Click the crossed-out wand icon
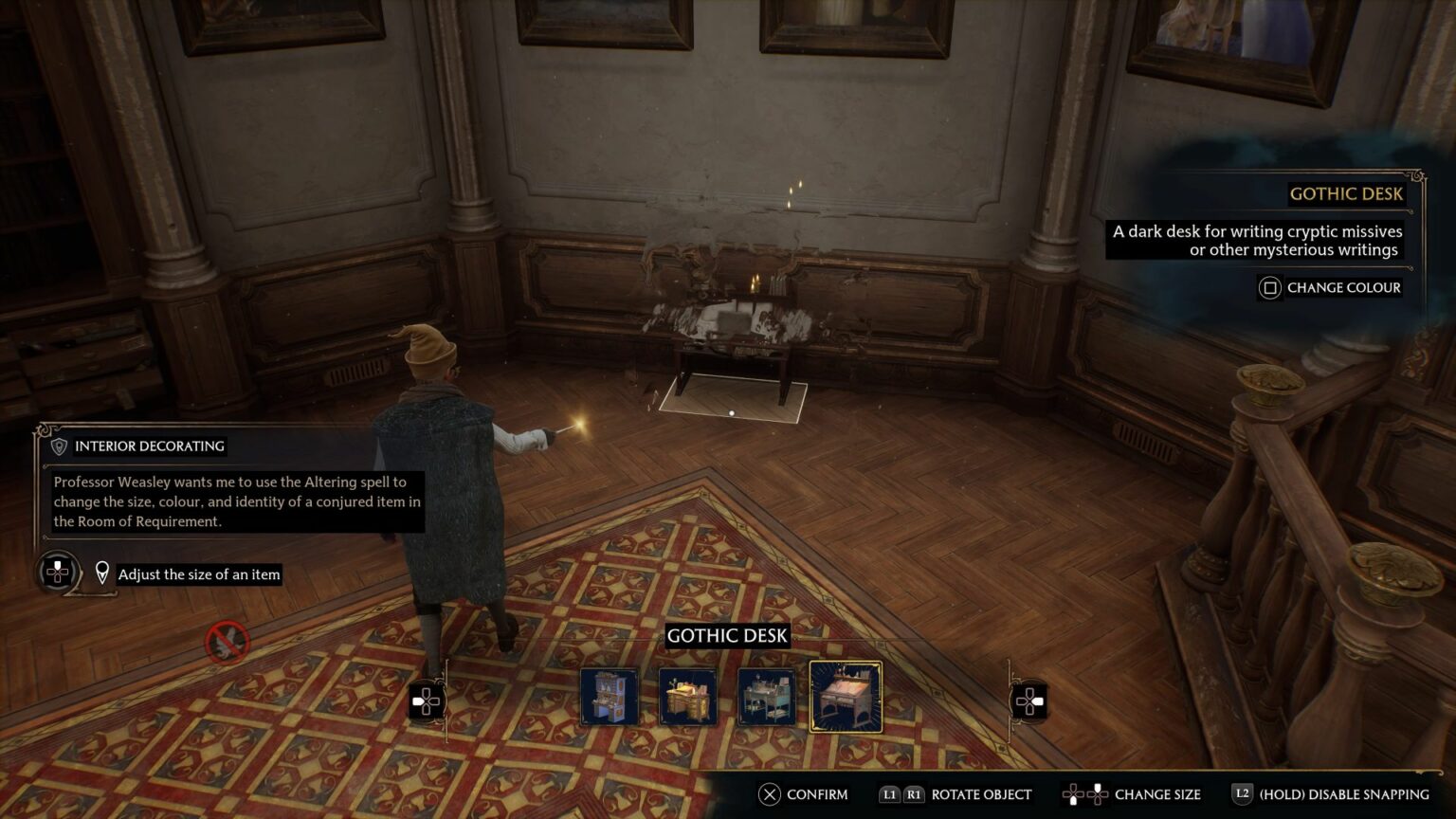Image resolution: width=1456 pixels, height=819 pixels. point(225,642)
